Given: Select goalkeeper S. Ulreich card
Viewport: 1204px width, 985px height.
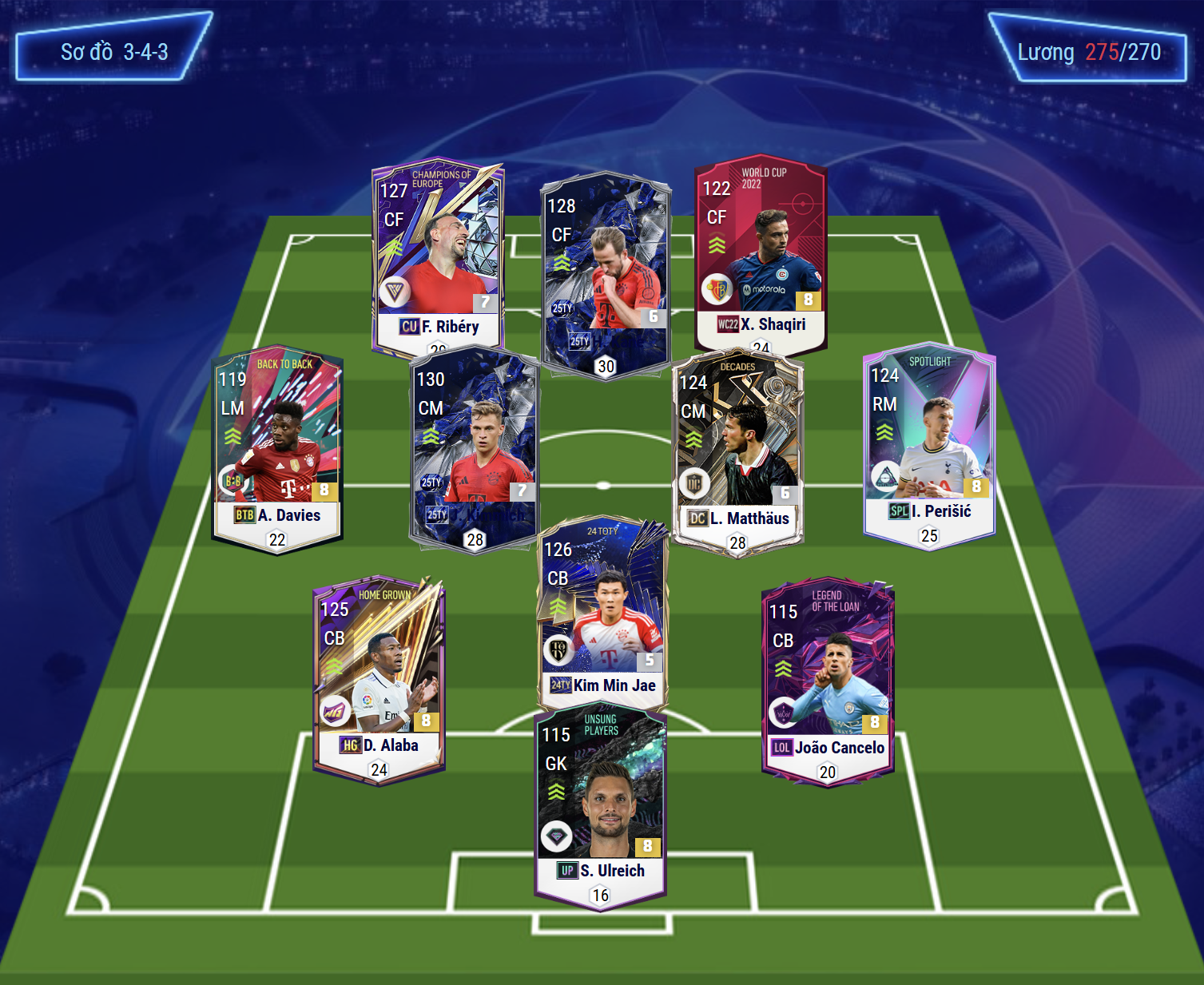Looking at the screenshot, I should (600, 807).
